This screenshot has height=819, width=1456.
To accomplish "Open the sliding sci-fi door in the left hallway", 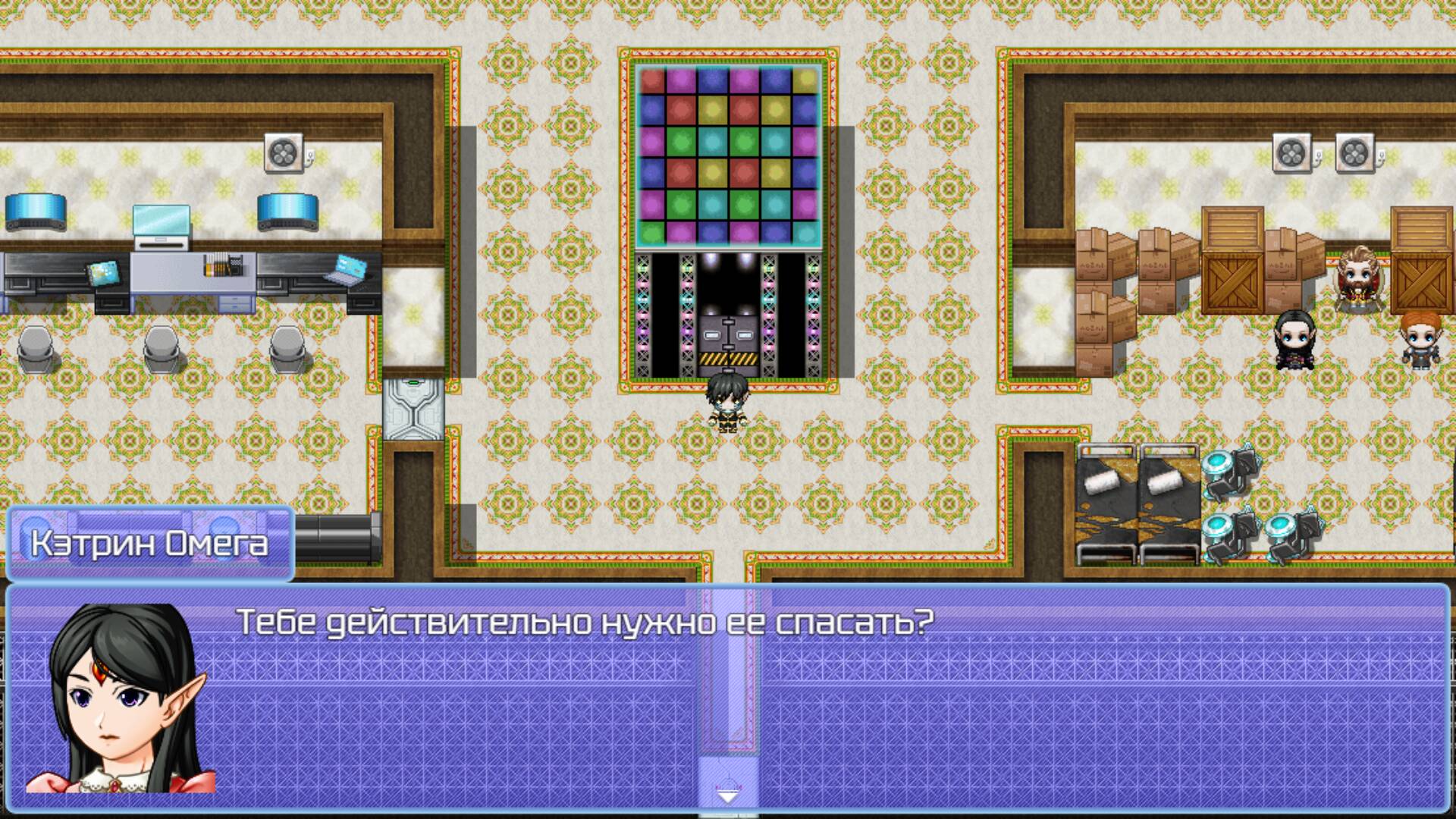I will (x=412, y=409).
